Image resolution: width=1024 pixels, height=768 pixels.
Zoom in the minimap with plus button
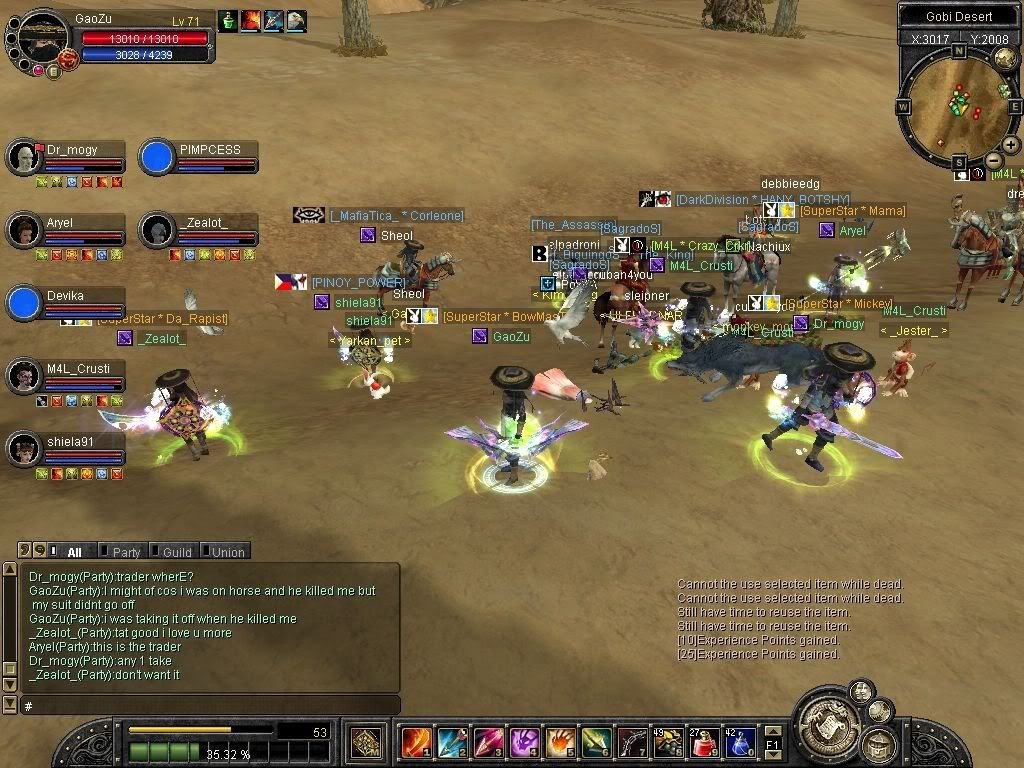[x=1011, y=145]
